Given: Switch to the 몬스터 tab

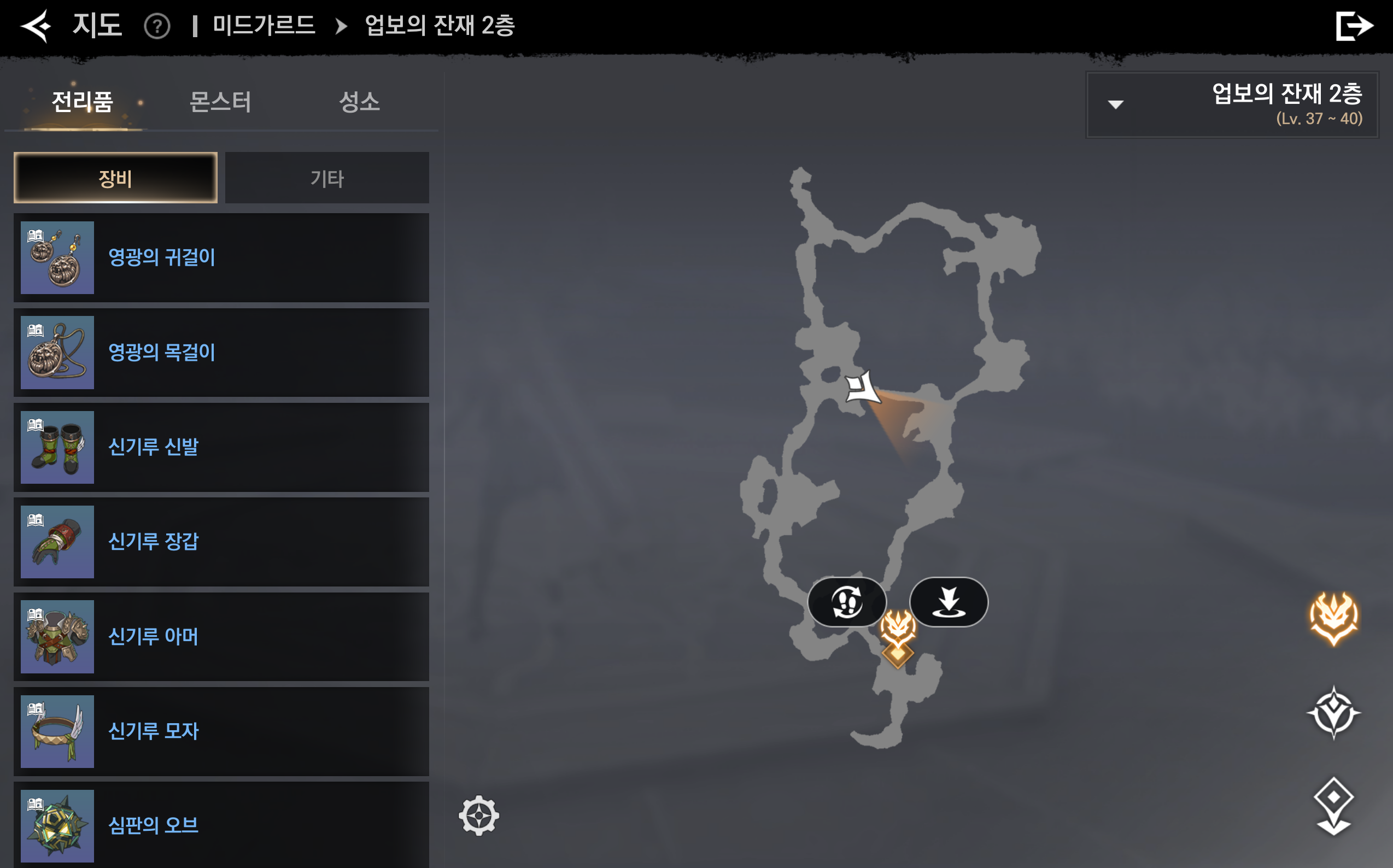Looking at the screenshot, I should [220, 102].
